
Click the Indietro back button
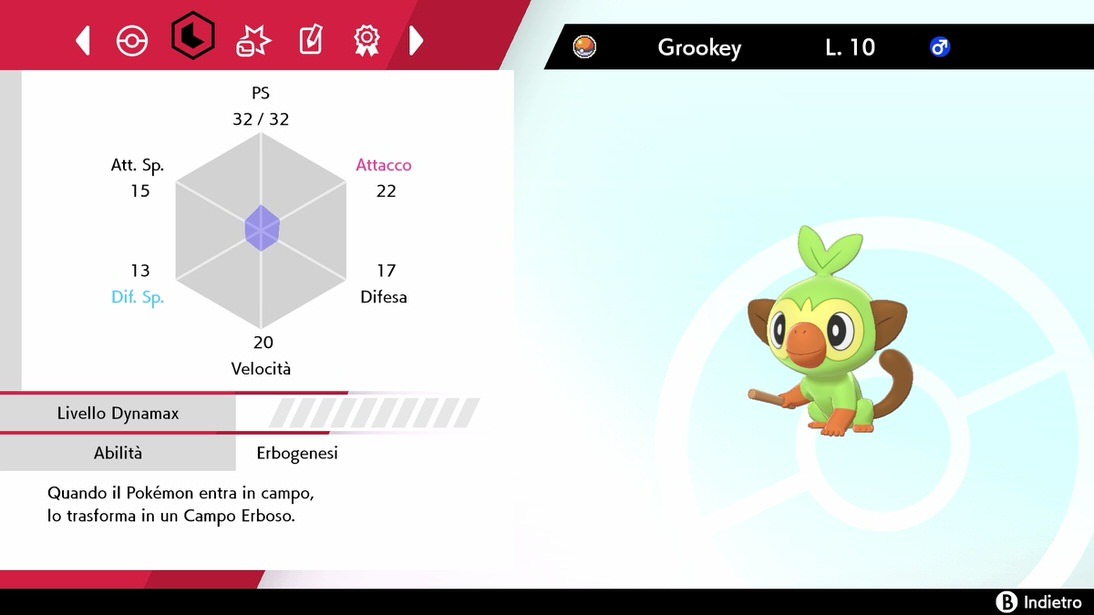tap(1040, 602)
